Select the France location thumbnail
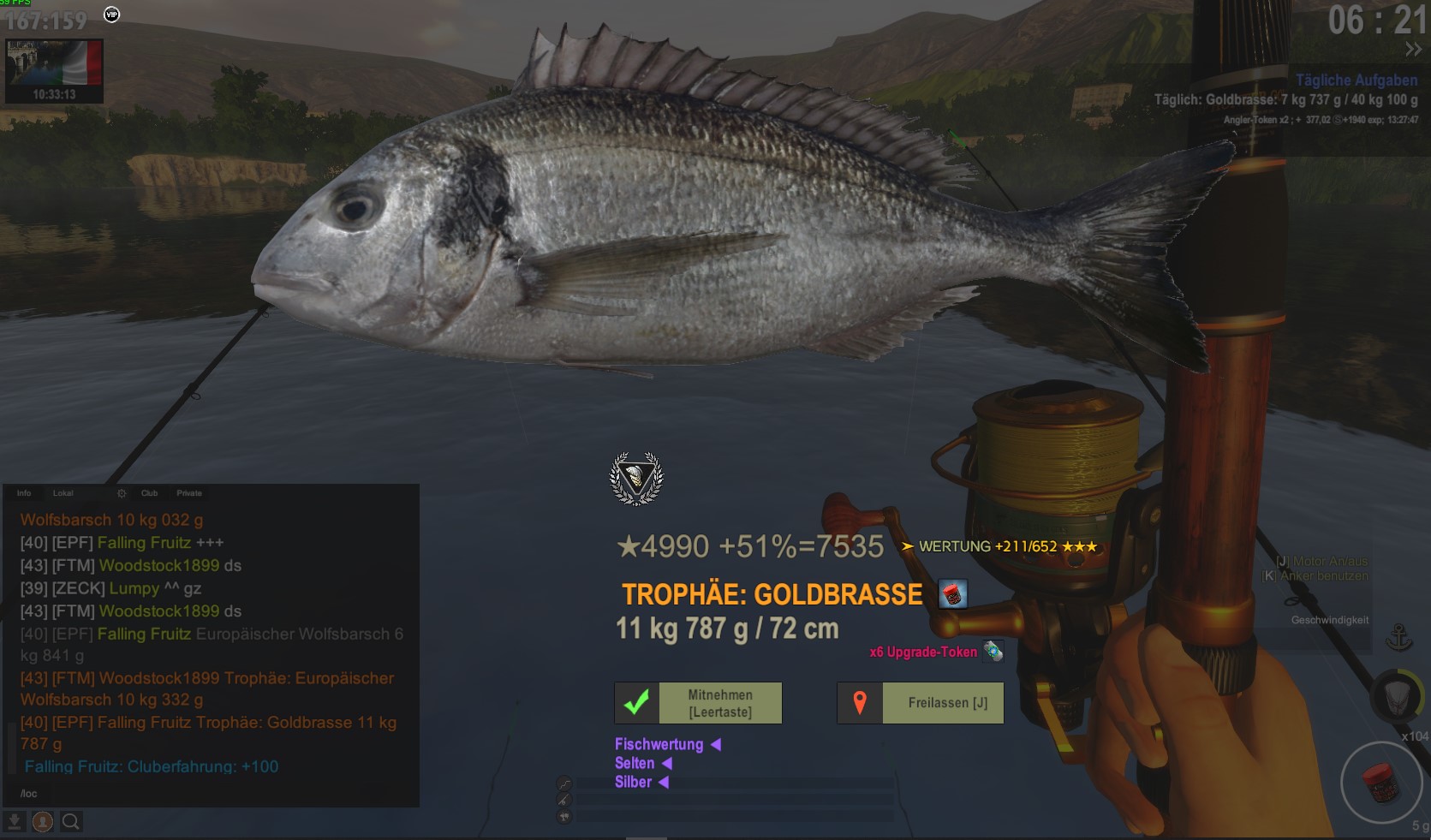Image resolution: width=1431 pixels, height=840 pixels. click(x=54, y=70)
